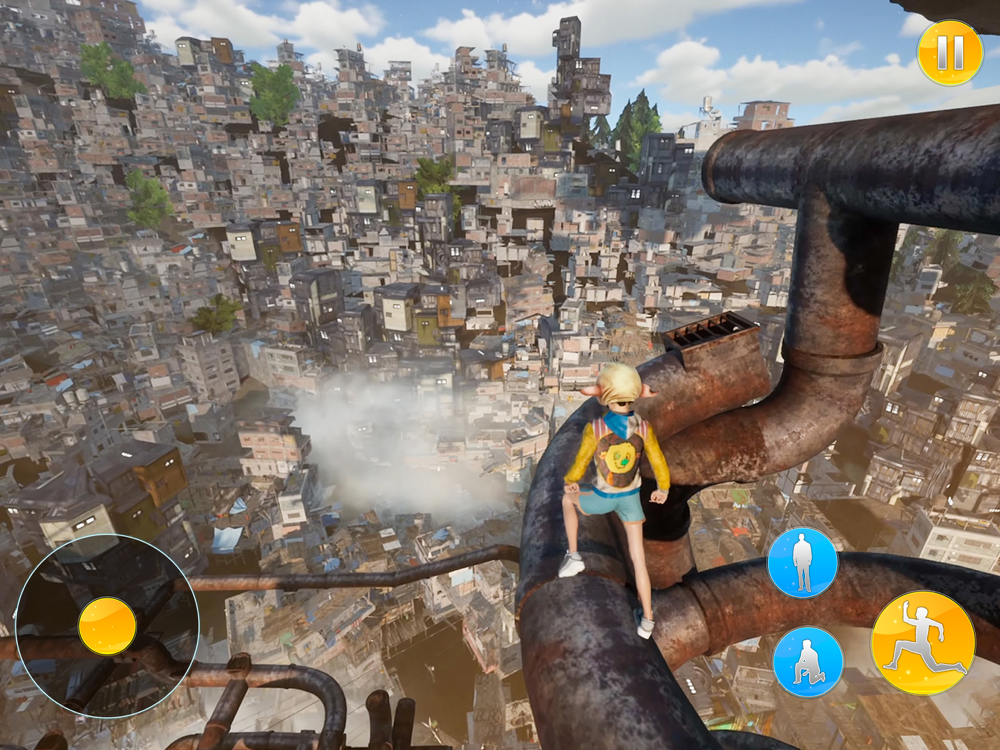
Task: Tap the yellow running jump action button
Action: [x=922, y=642]
